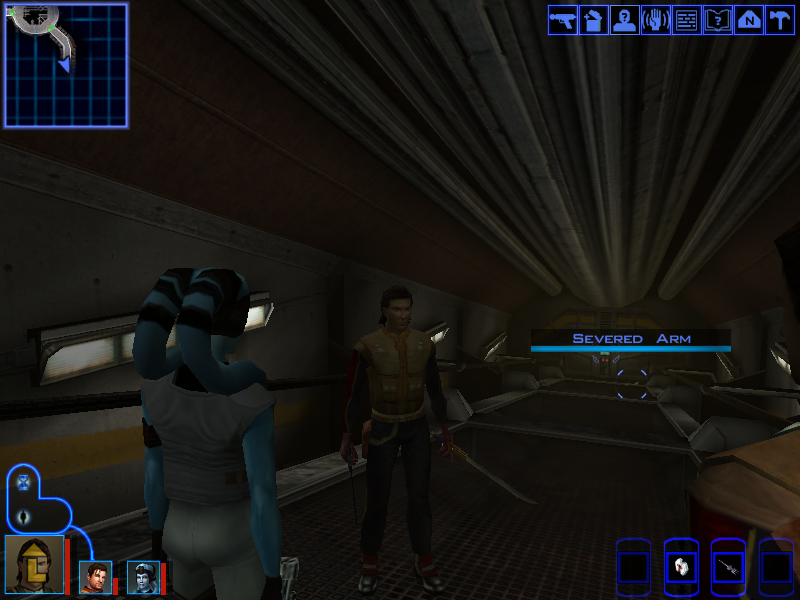Switch to the blue Twi'lek companion portrait
800x600 pixels.
[143, 577]
